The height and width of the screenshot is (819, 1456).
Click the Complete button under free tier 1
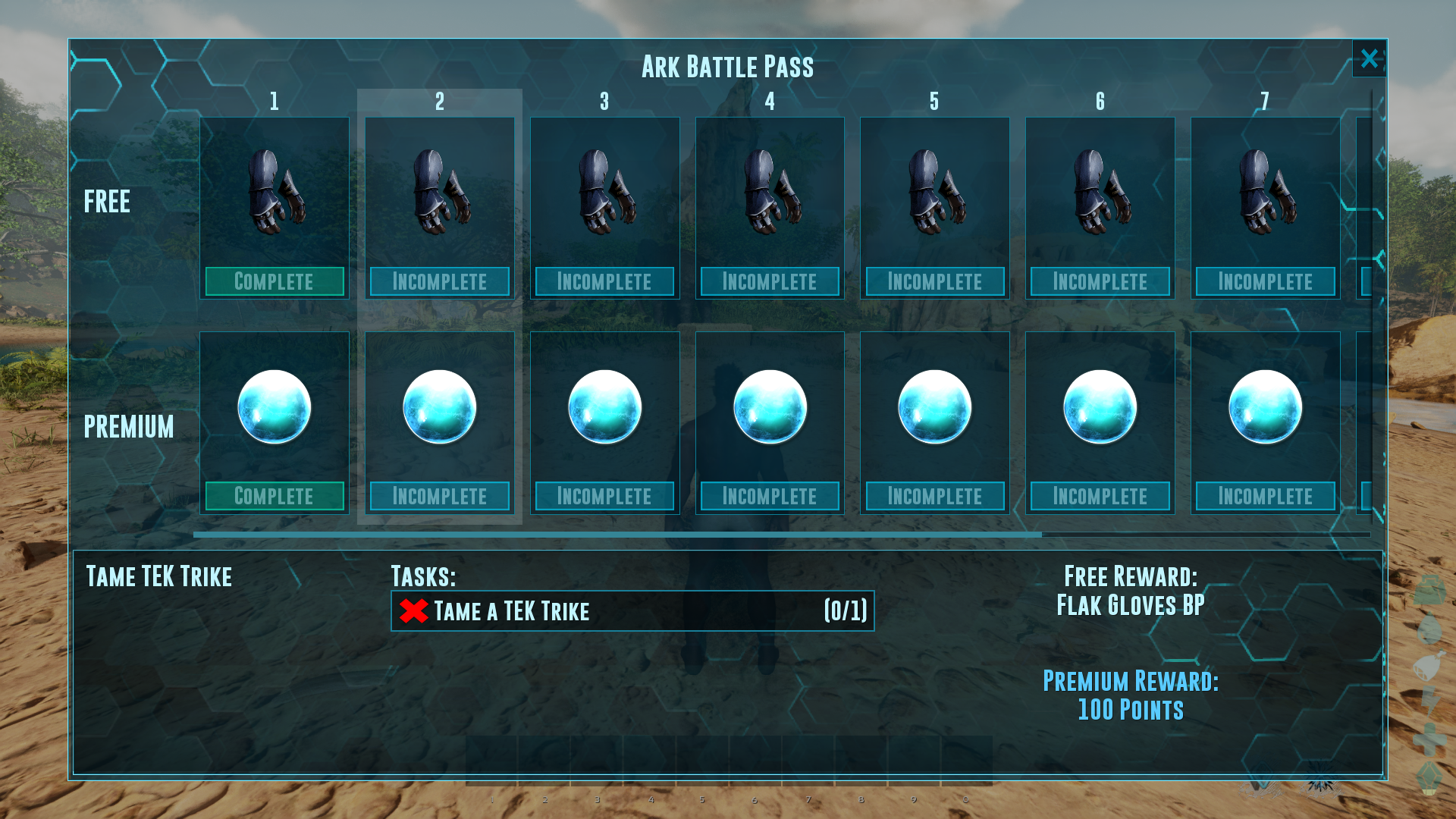pos(275,281)
